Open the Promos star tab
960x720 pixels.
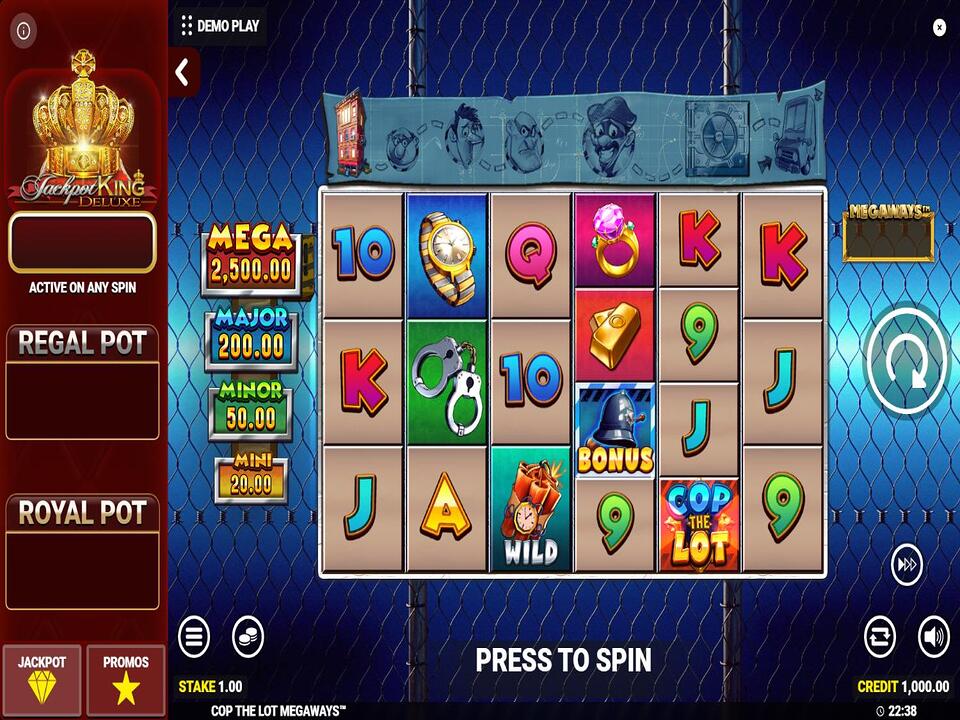(x=125, y=677)
